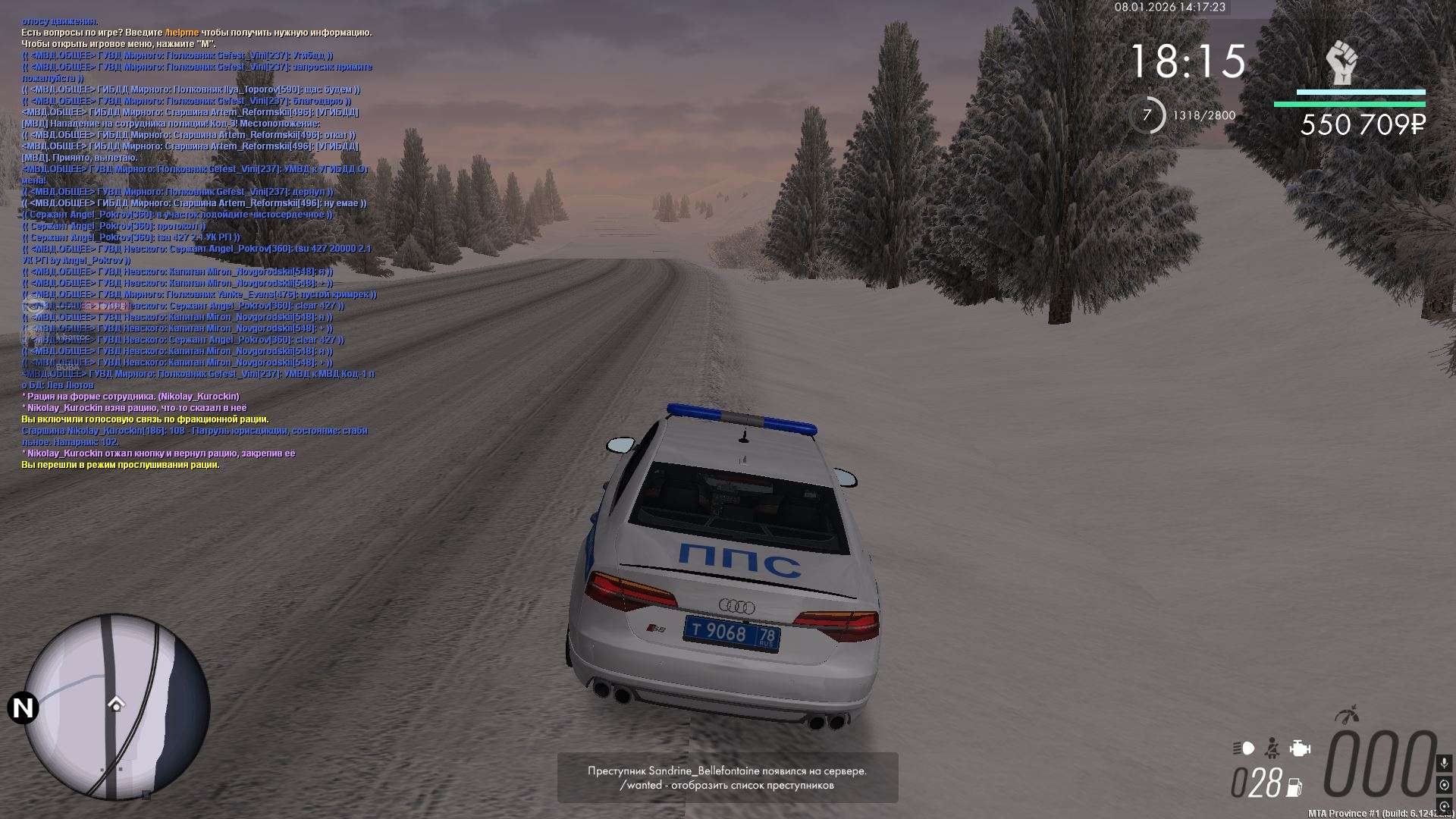The image size is (1456, 819).
Task: Click the seatbelt indicator icon
Action: tap(1272, 748)
